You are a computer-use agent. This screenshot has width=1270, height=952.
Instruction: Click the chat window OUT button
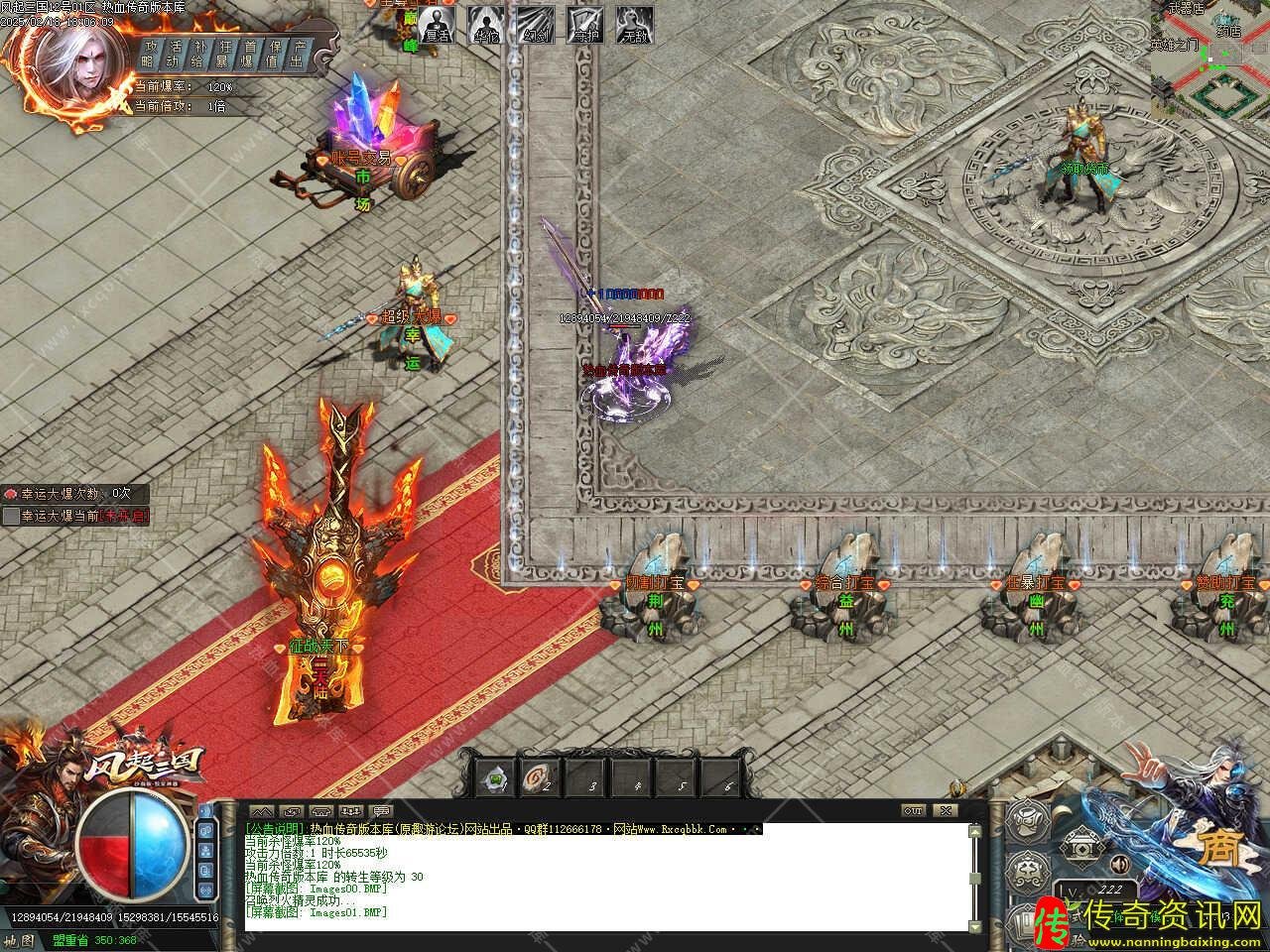(x=913, y=810)
